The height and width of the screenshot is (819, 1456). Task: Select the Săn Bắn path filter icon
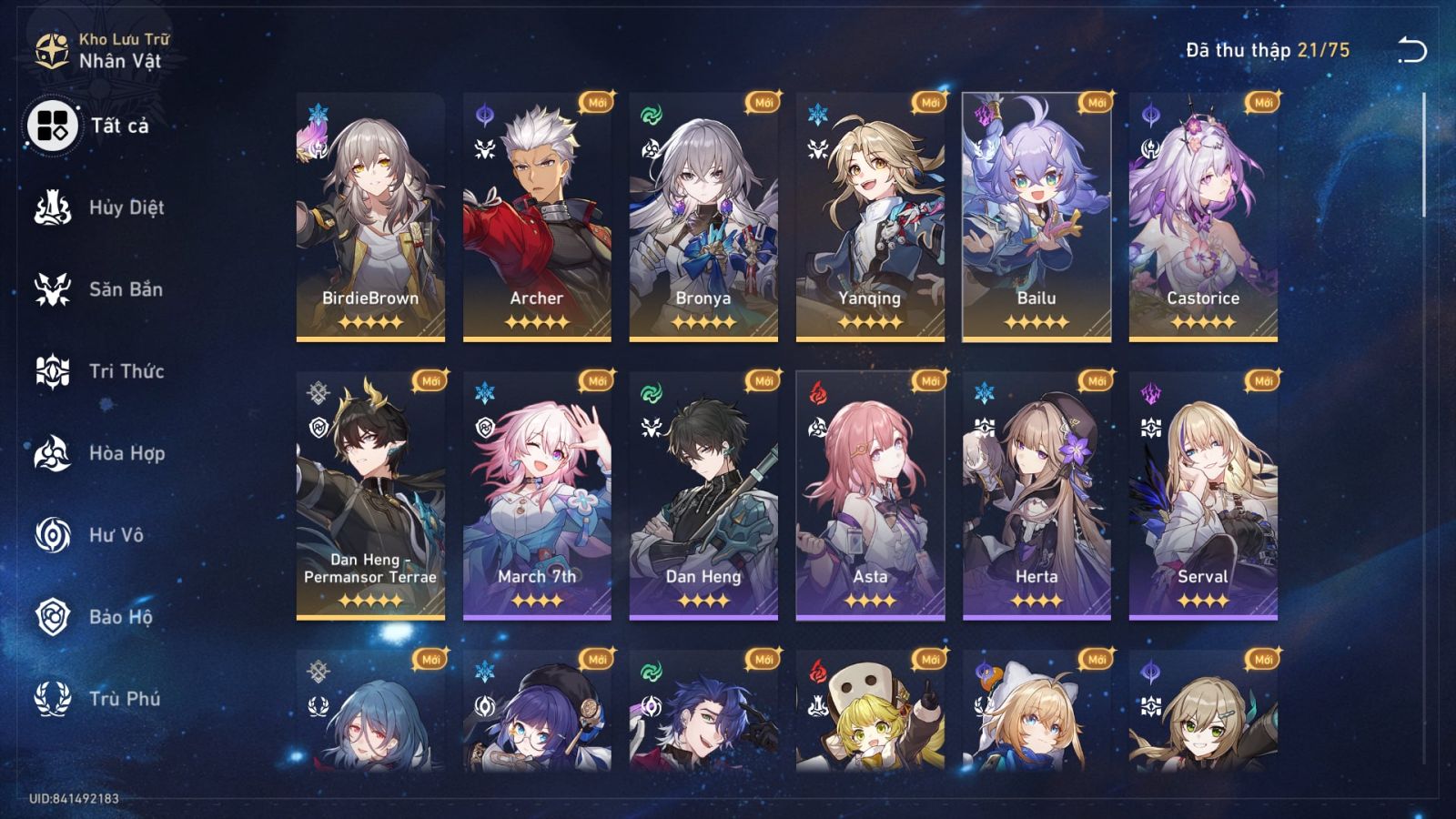click(55, 289)
